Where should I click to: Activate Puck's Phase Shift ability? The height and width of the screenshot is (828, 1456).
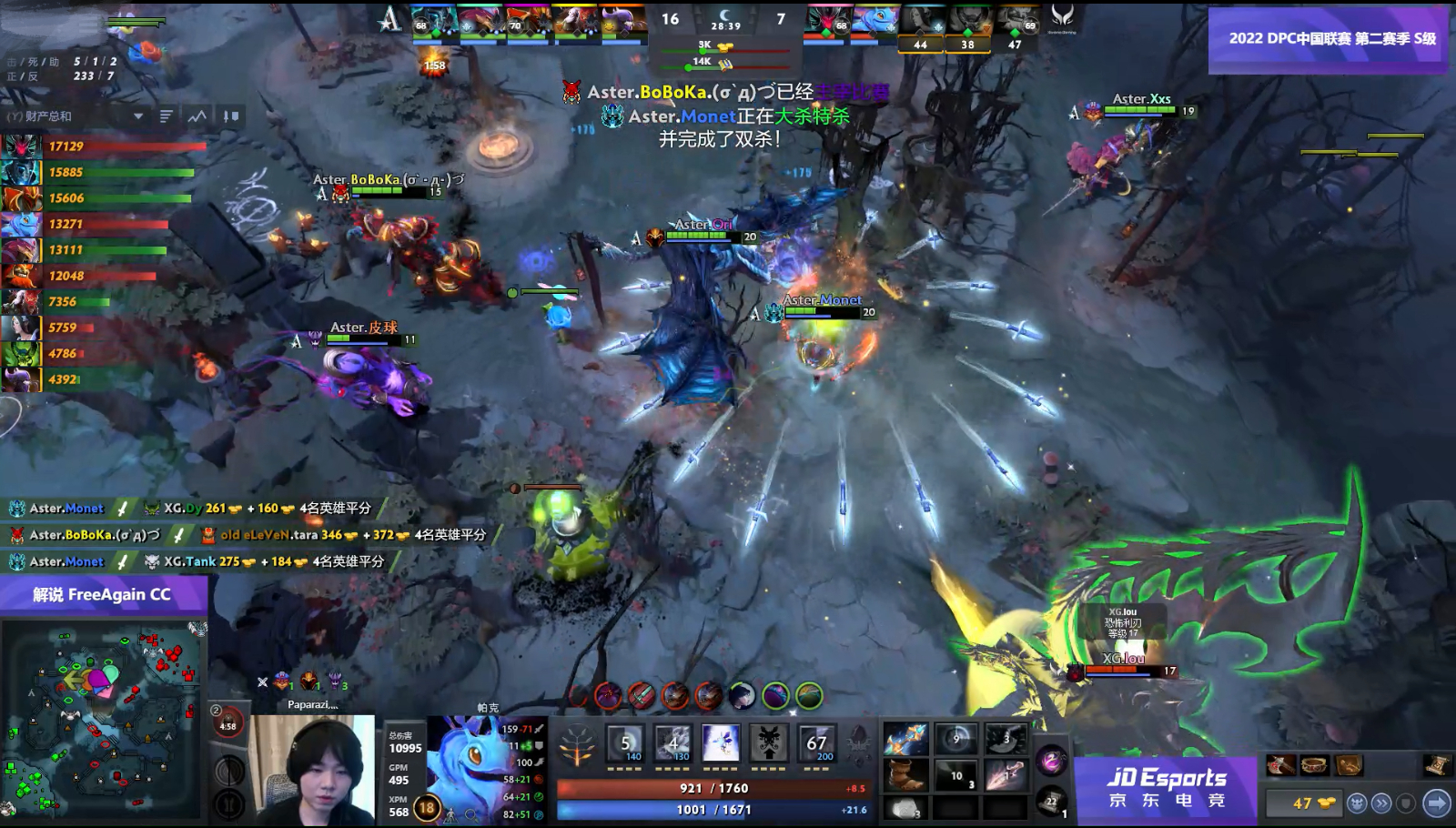pos(721,743)
